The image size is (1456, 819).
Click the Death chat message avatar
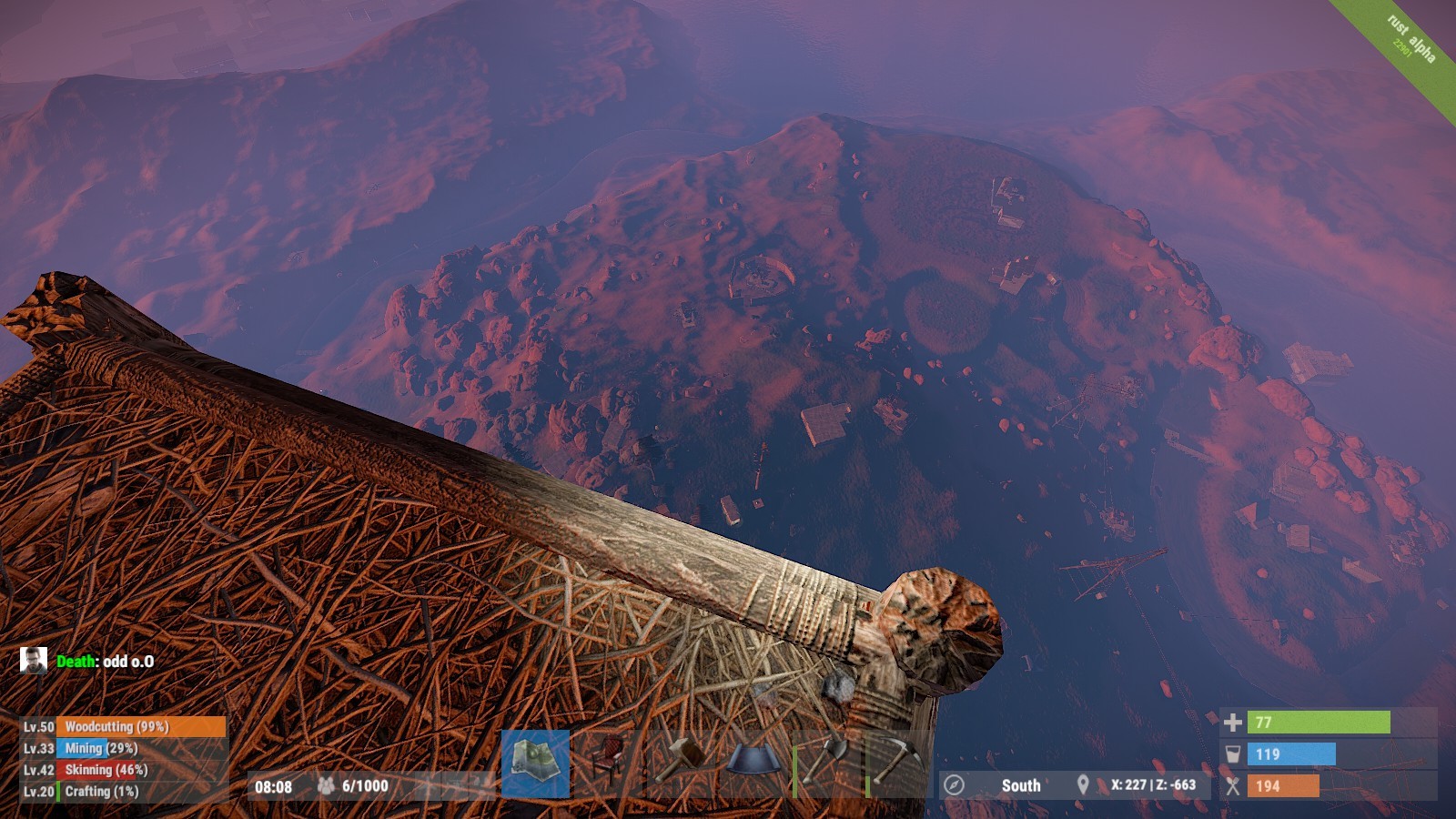tap(34, 661)
